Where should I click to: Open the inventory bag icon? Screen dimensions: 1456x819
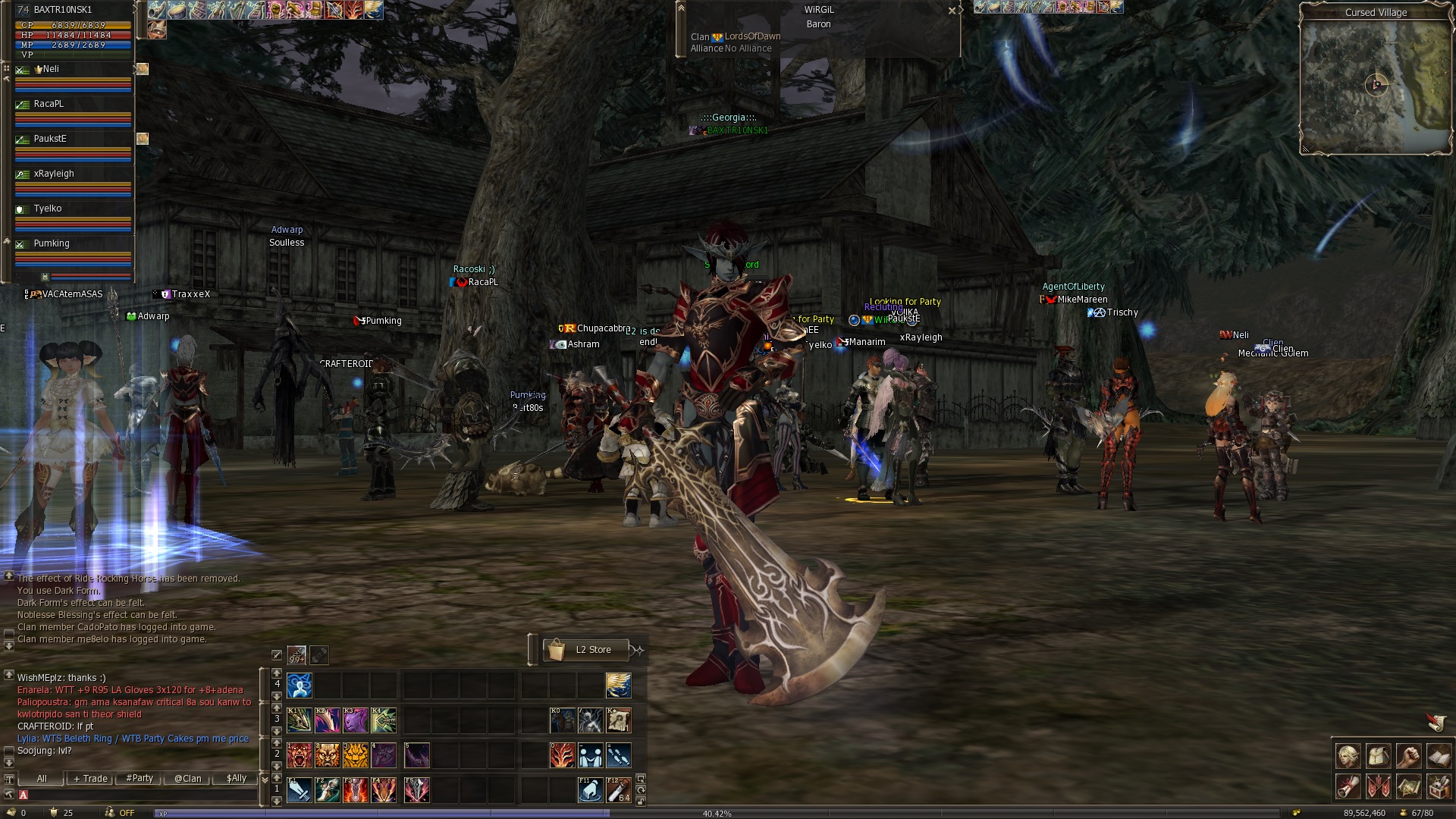coord(1378,756)
